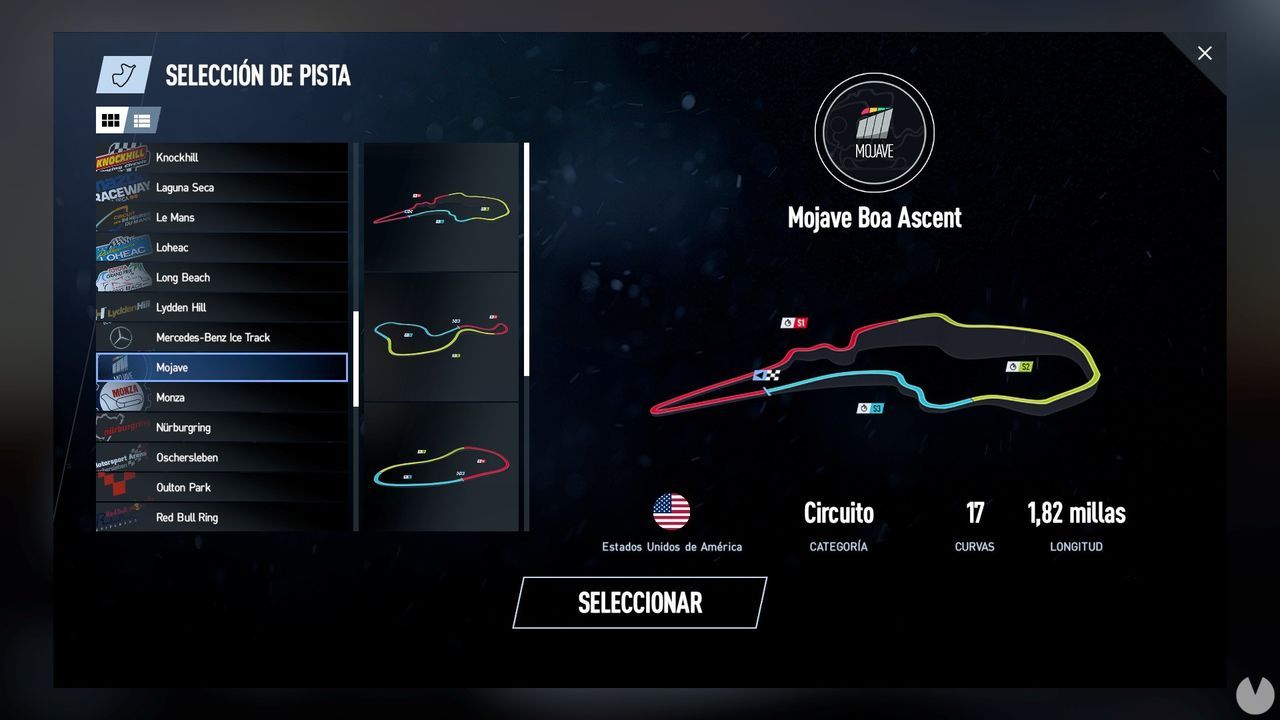Click the S2 sector marker on the map
The height and width of the screenshot is (720, 1280).
1020,366
